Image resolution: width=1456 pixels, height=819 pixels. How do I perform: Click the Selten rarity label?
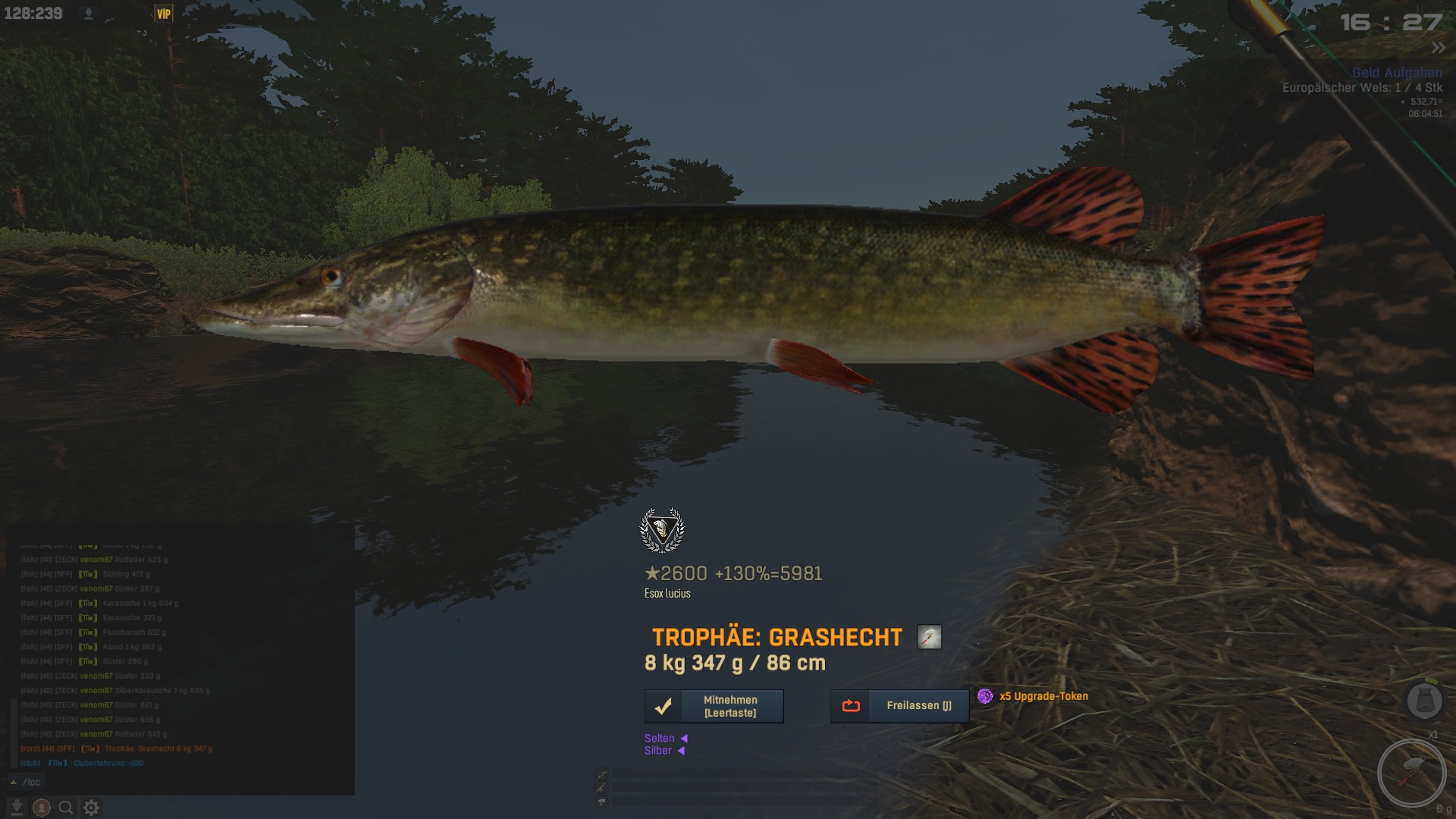[x=659, y=738]
